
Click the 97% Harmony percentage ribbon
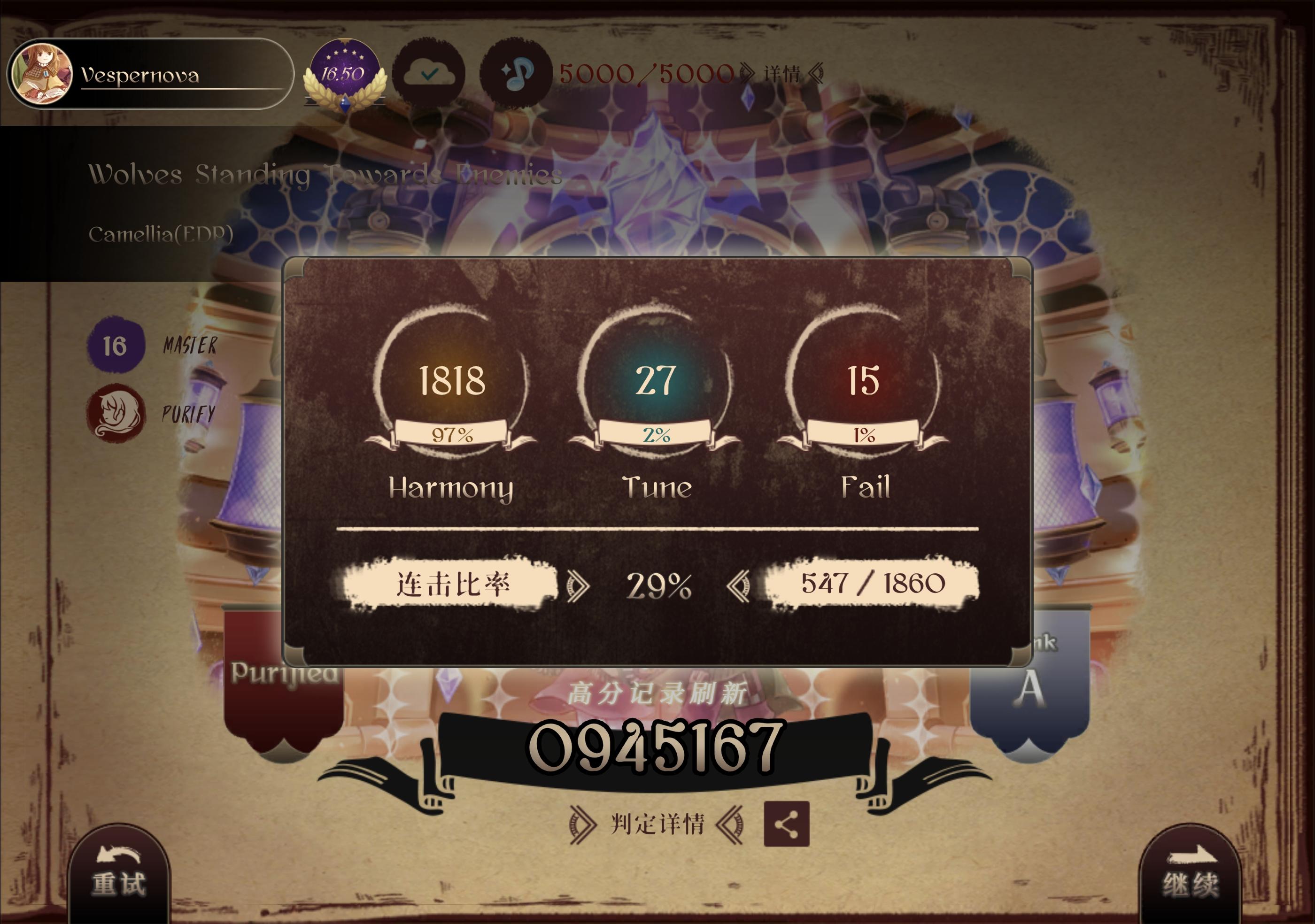click(x=452, y=435)
